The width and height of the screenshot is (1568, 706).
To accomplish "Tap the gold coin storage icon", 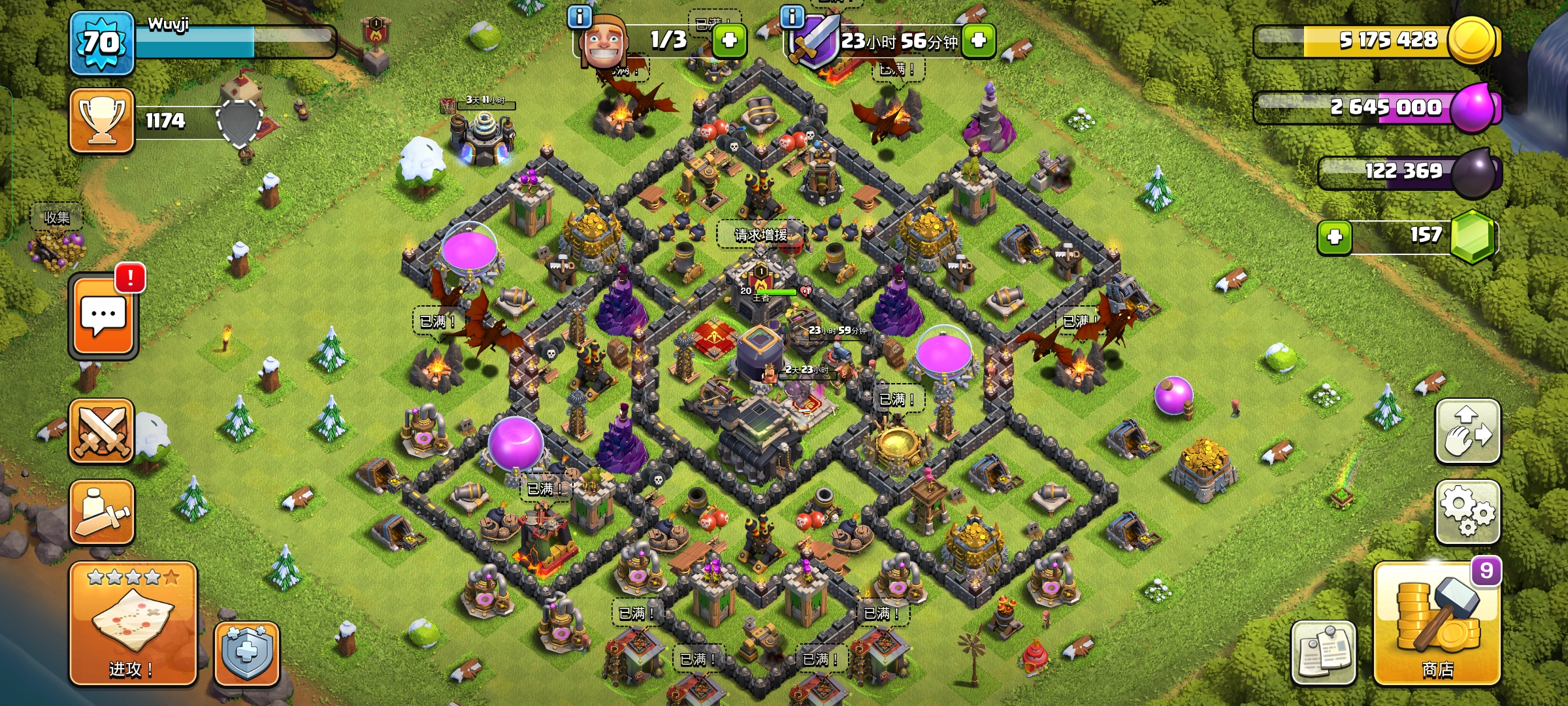I will click(x=1473, y=41).
